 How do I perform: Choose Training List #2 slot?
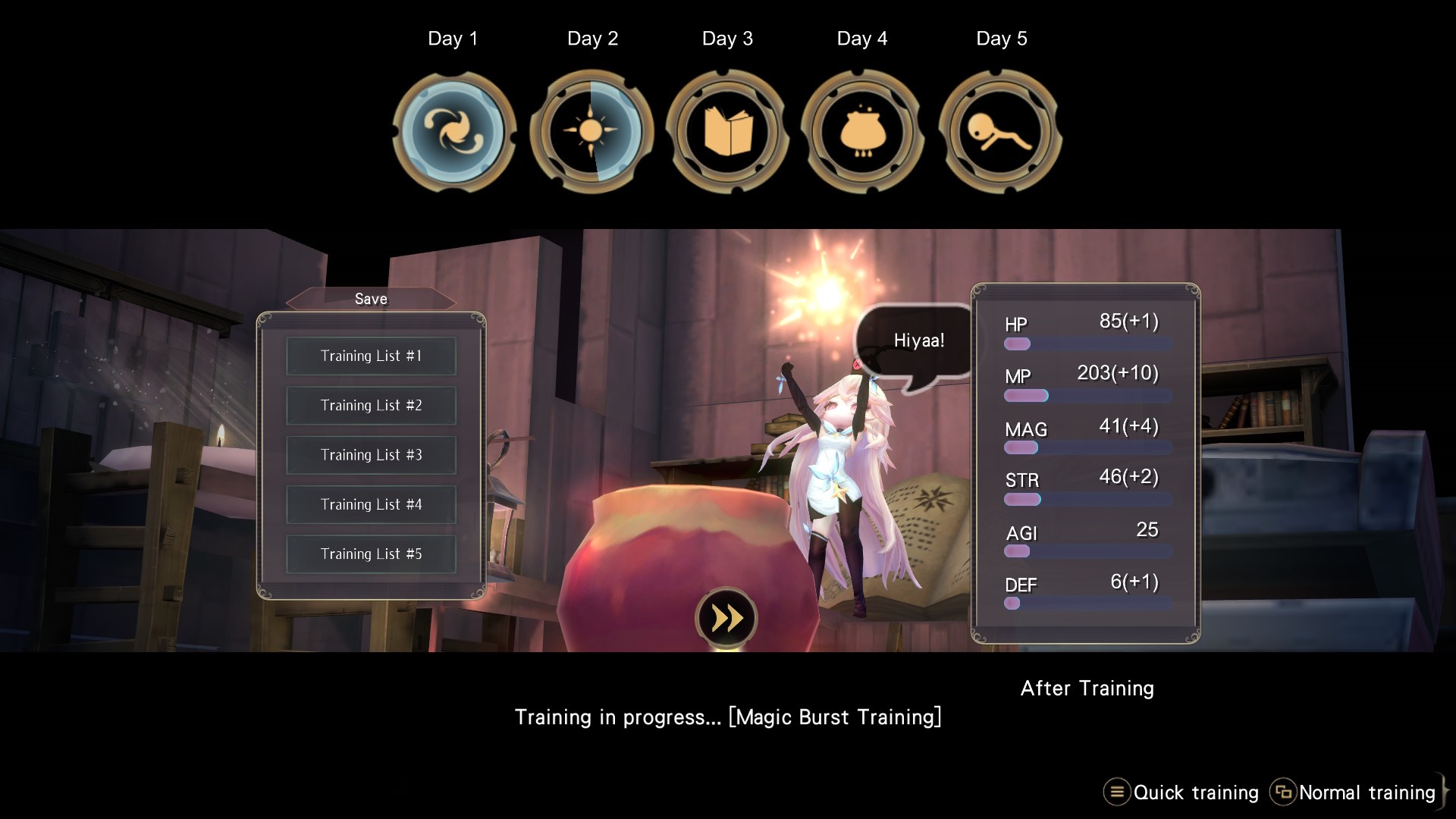[371, 406]
